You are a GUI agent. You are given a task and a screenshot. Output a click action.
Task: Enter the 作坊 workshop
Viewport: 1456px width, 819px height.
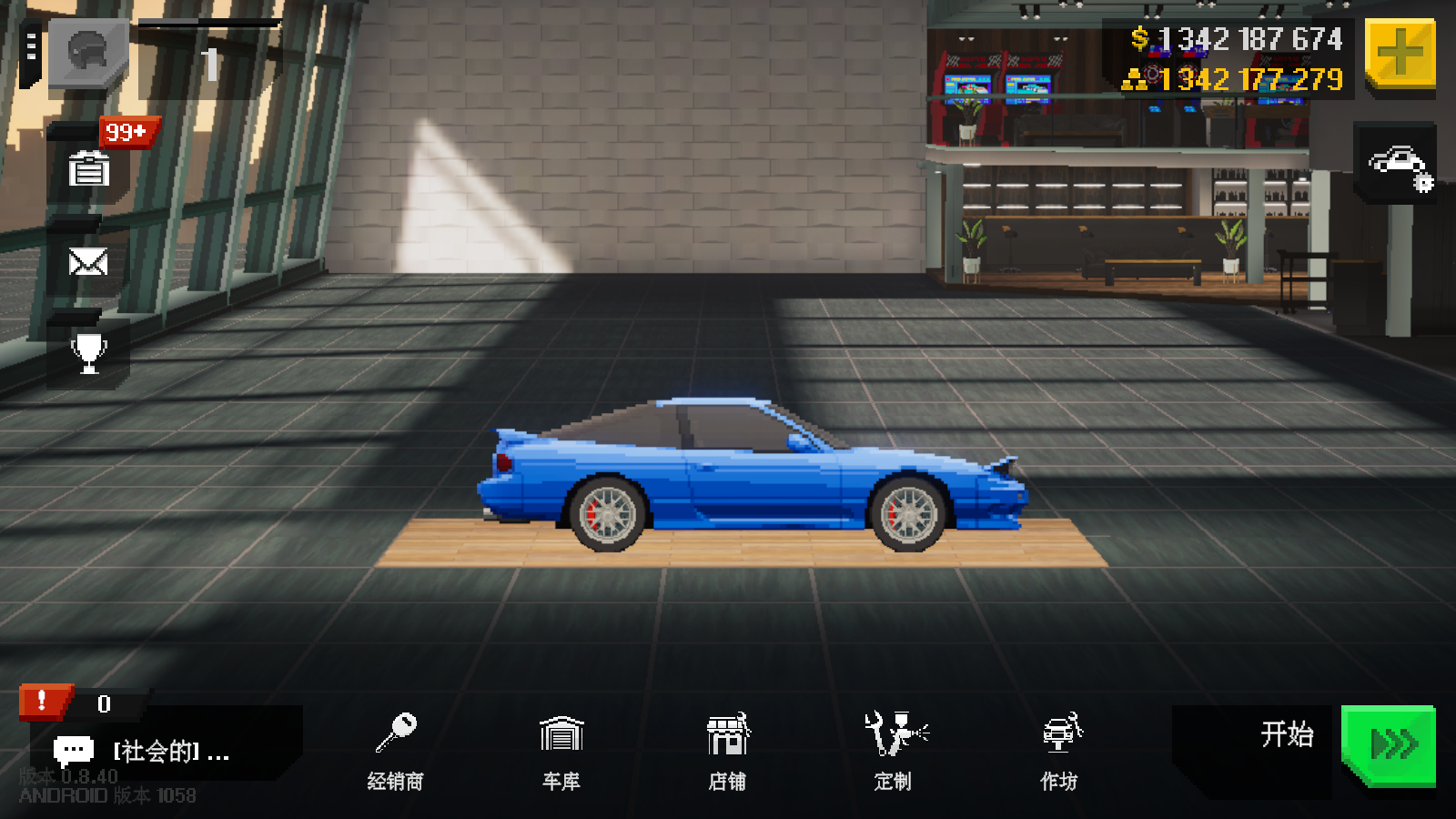click(1058, 752)
